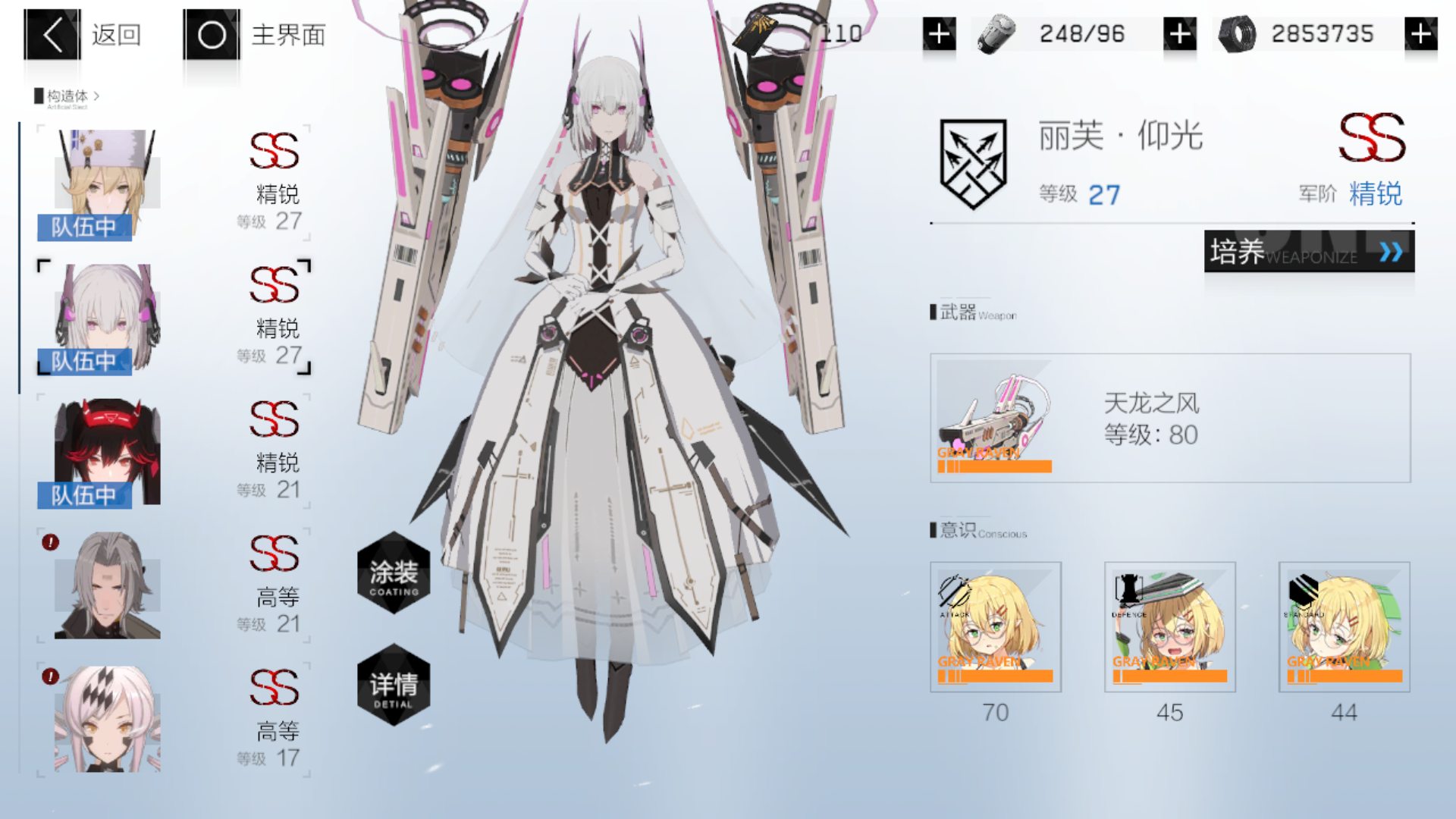Open currency top-up with the rightmost plus
The width and height of the screenshot is (1456, 819).
1423,33
